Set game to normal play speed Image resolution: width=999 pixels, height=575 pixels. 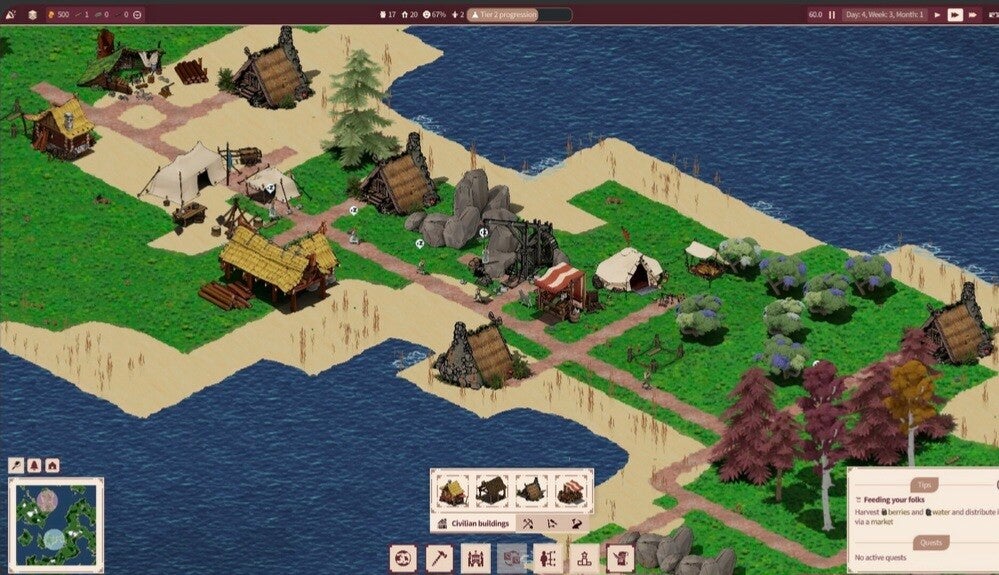pos(939,15)
